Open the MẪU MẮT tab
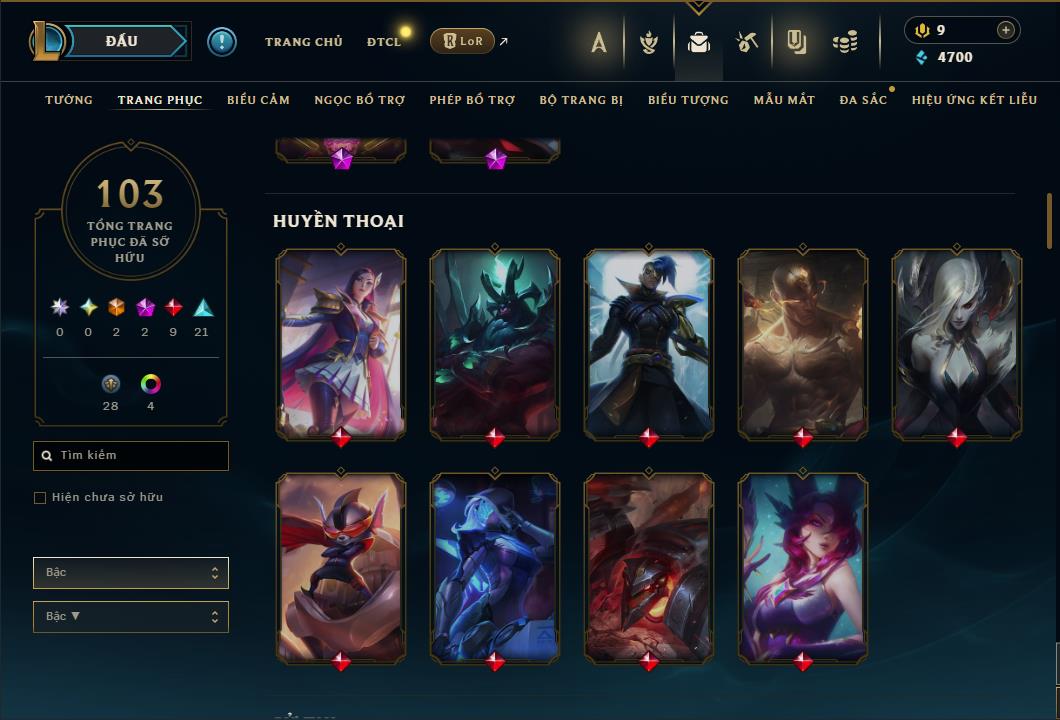Screen dimensions: 1060x720 [x=784, y=100]
